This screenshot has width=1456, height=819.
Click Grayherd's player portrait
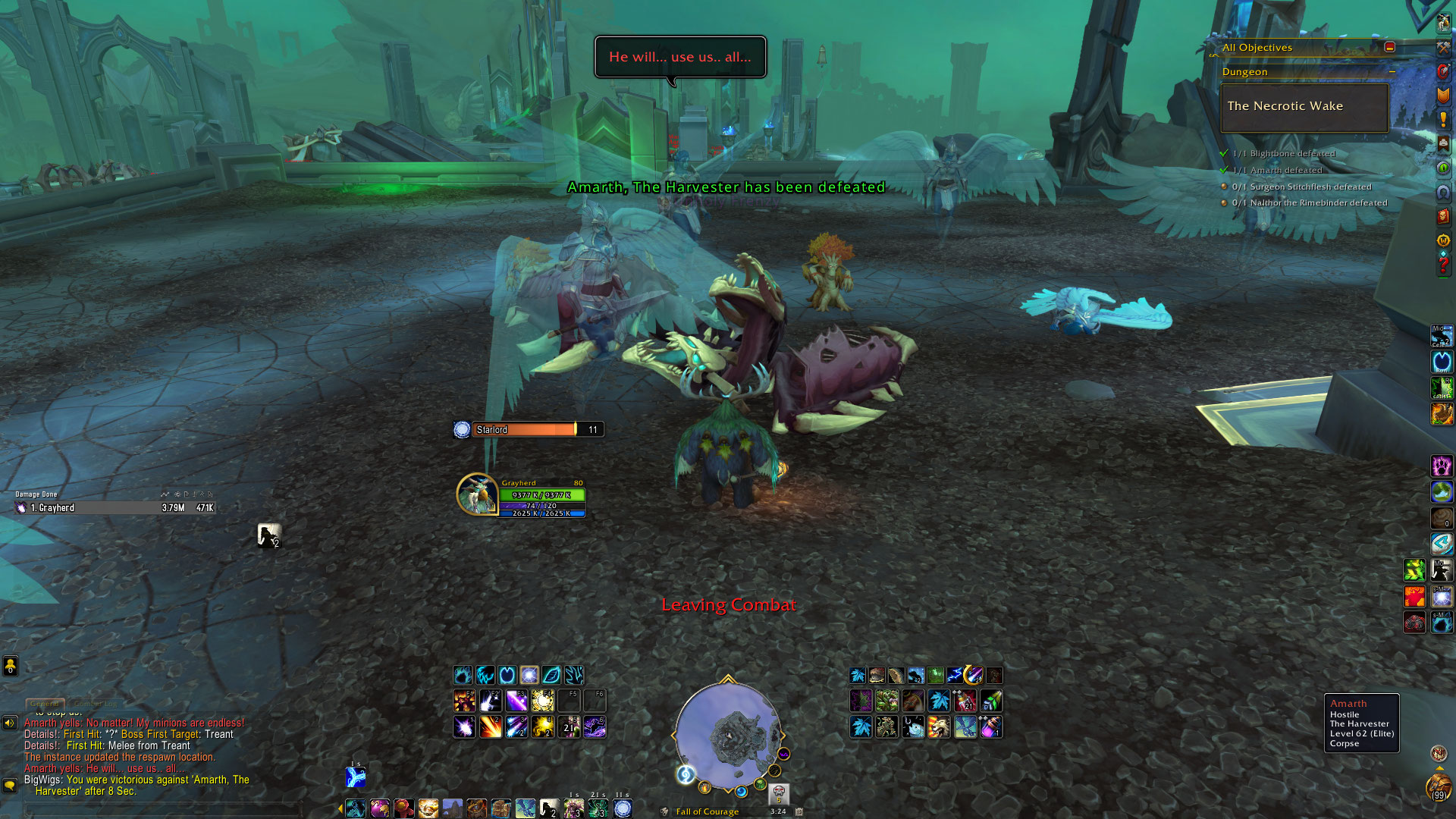point(477,494)
